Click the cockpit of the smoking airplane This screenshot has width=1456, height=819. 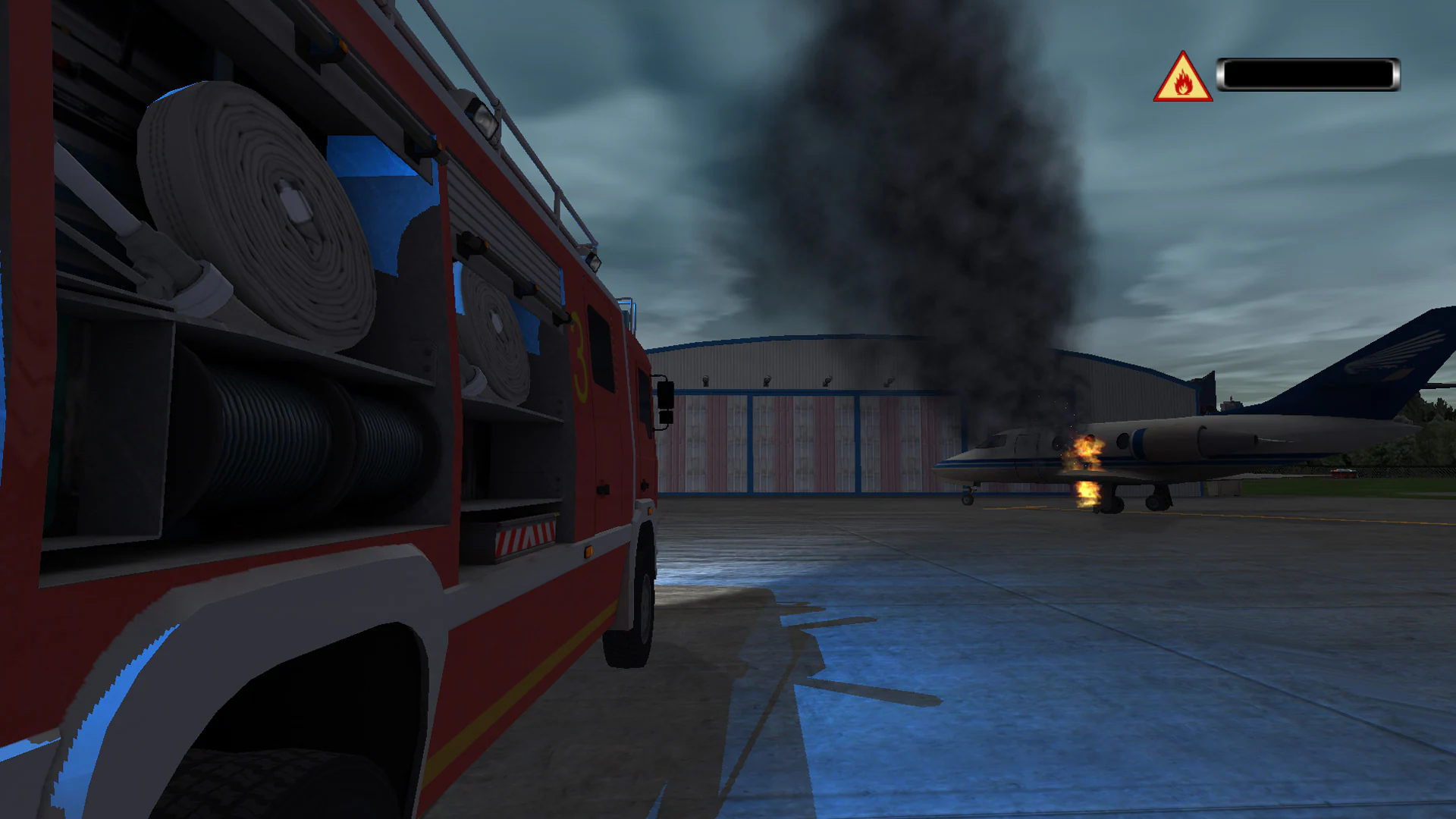(998, 440)
